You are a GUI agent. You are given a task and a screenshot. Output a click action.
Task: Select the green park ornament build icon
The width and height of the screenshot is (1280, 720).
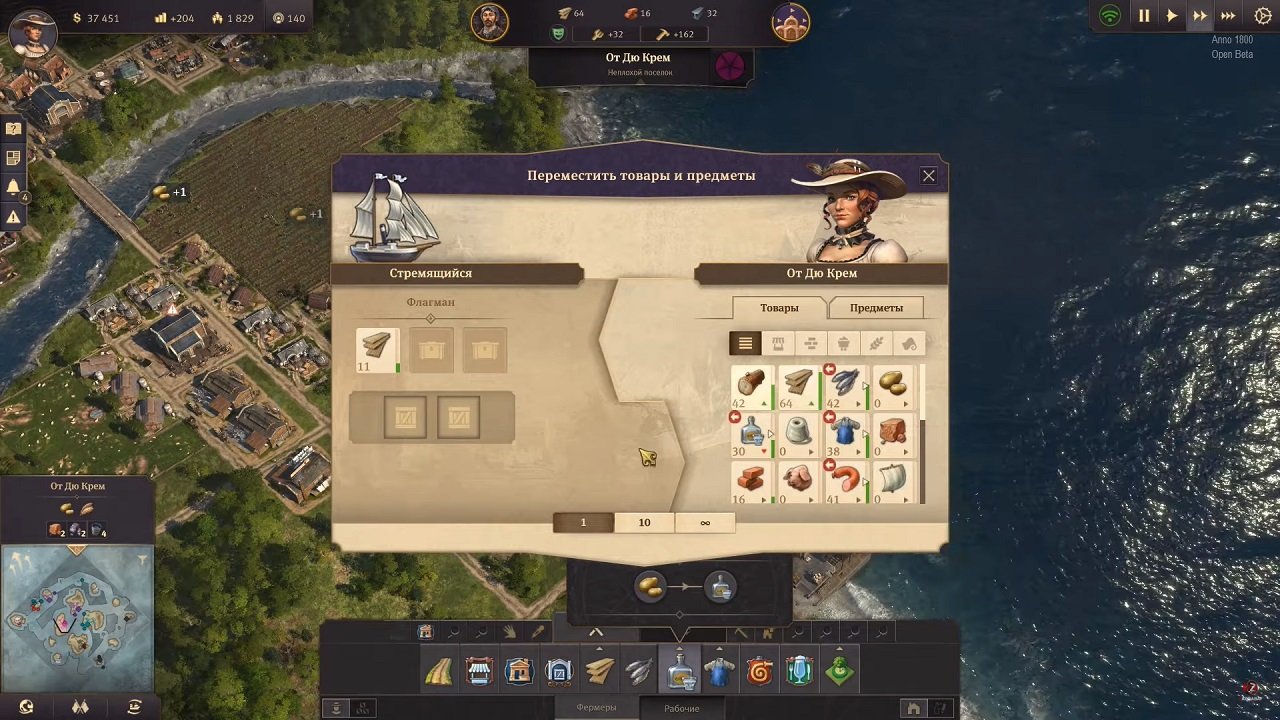[838, 670]
